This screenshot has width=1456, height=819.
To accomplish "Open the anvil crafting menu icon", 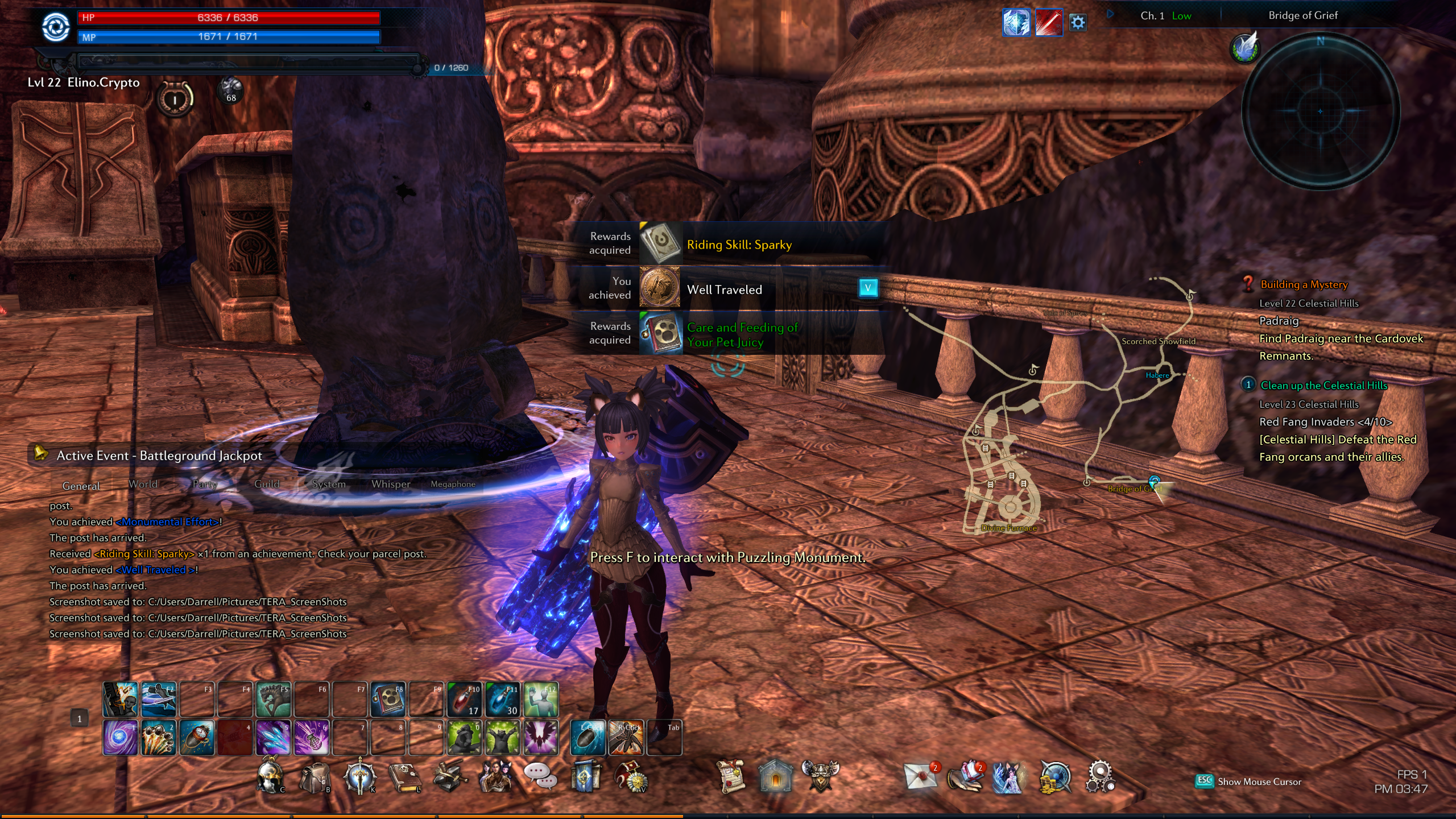I will click(x=449, y=777).
